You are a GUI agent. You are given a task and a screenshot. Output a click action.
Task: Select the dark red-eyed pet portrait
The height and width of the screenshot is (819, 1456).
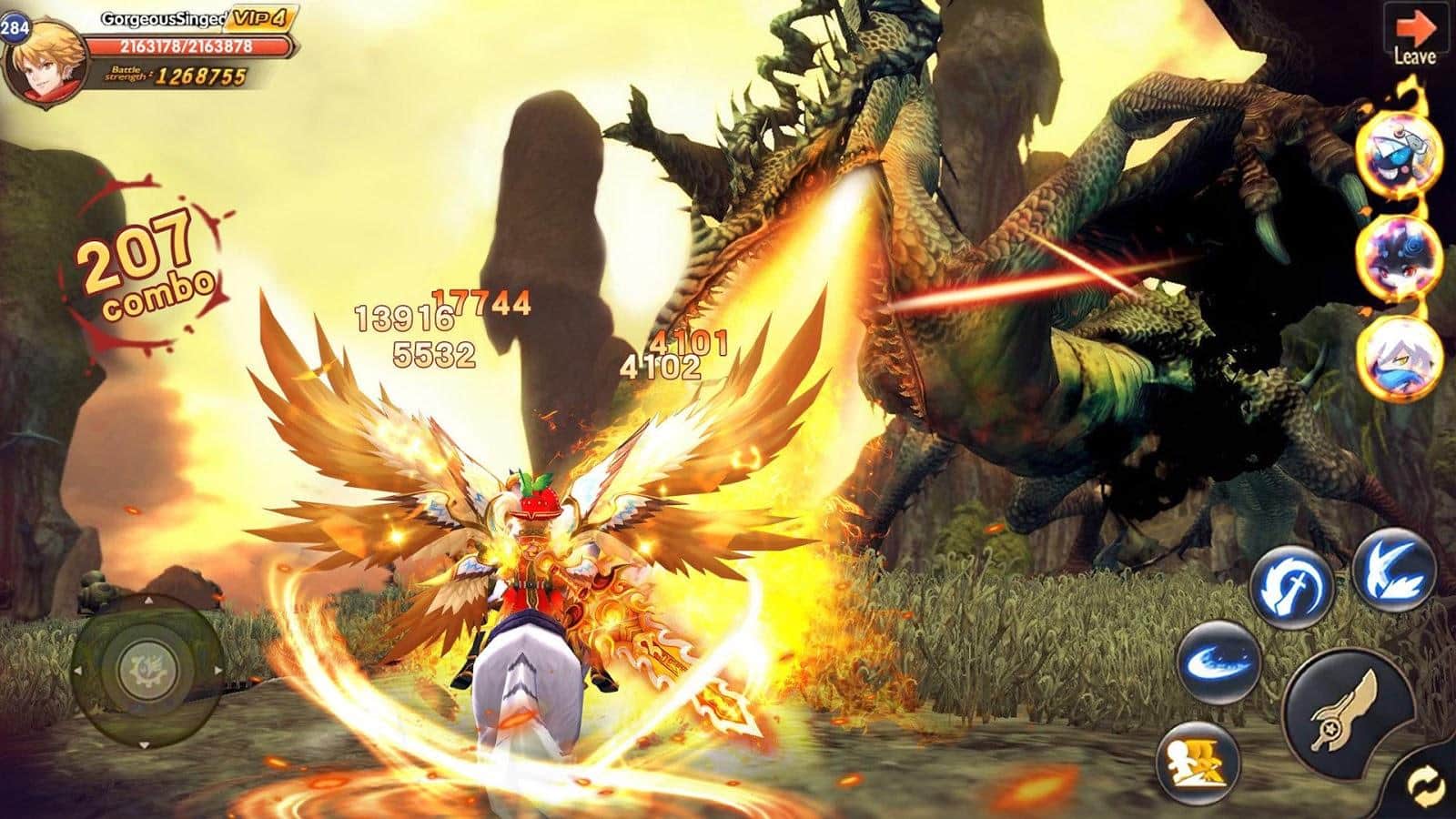pos(1399,254)
